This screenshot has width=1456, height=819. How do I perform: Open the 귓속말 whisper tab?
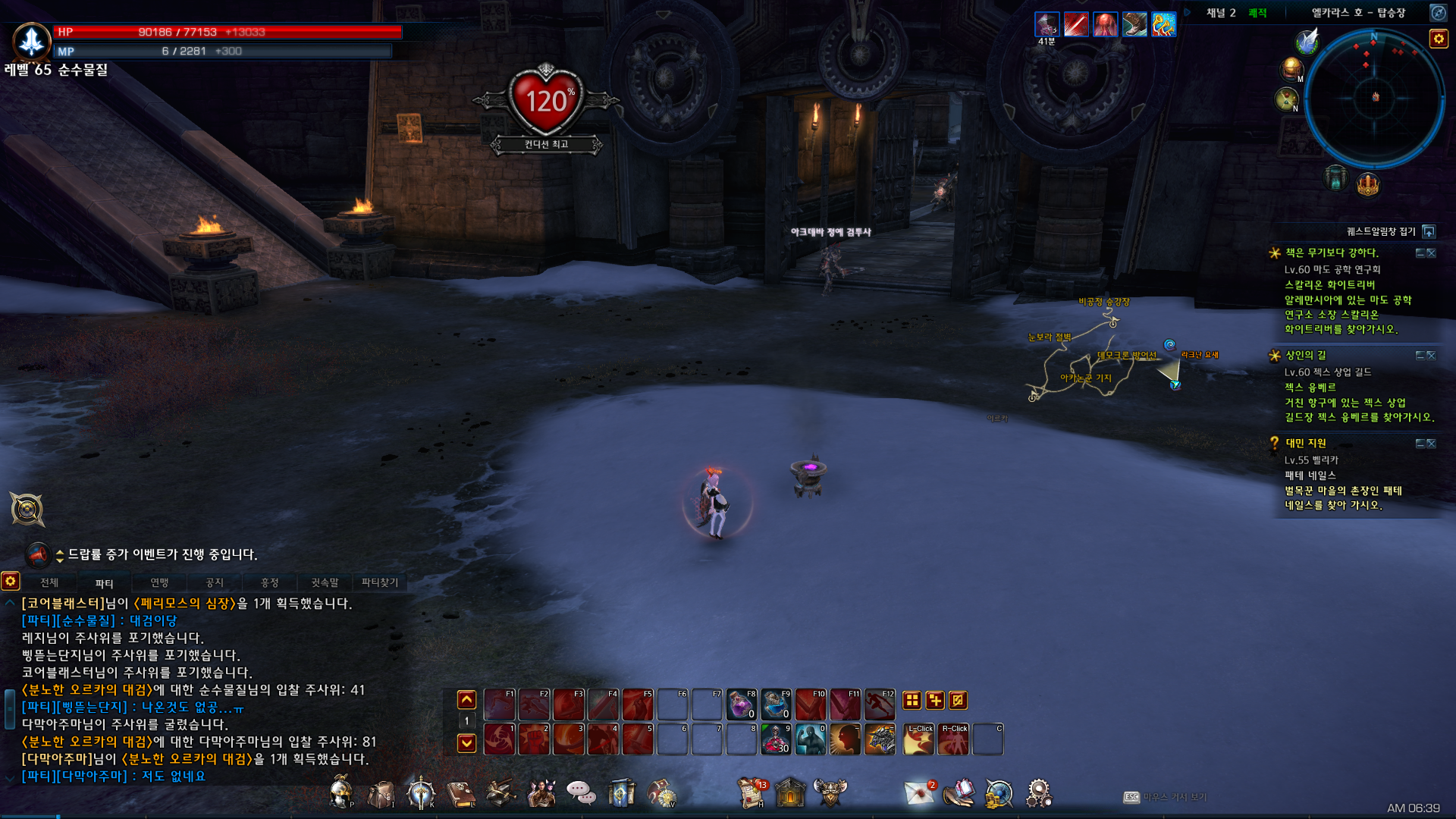(325, 582)
